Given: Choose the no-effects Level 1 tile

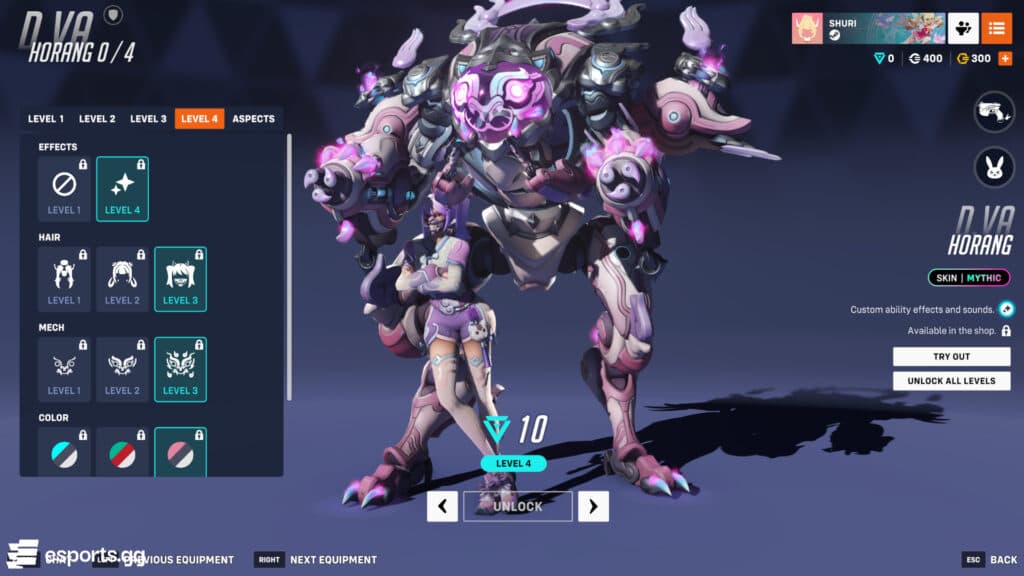Looking at the screenshot, I should [x=64, y=189].
